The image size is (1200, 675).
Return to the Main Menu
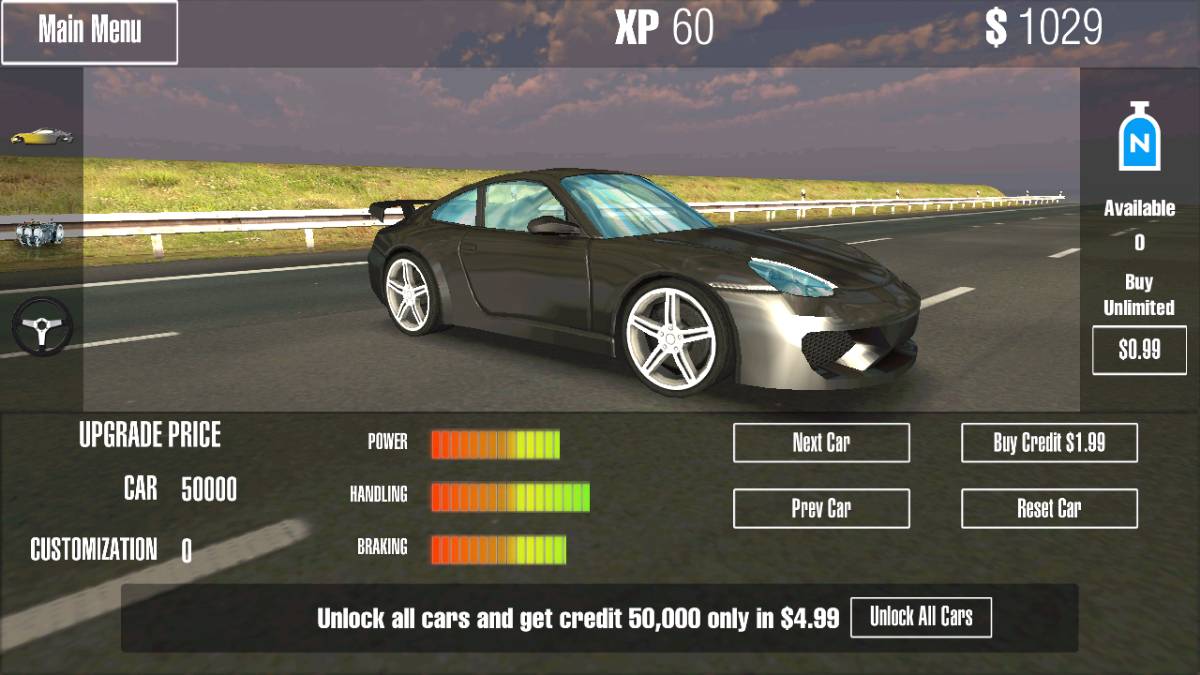[x=89, y=32]
